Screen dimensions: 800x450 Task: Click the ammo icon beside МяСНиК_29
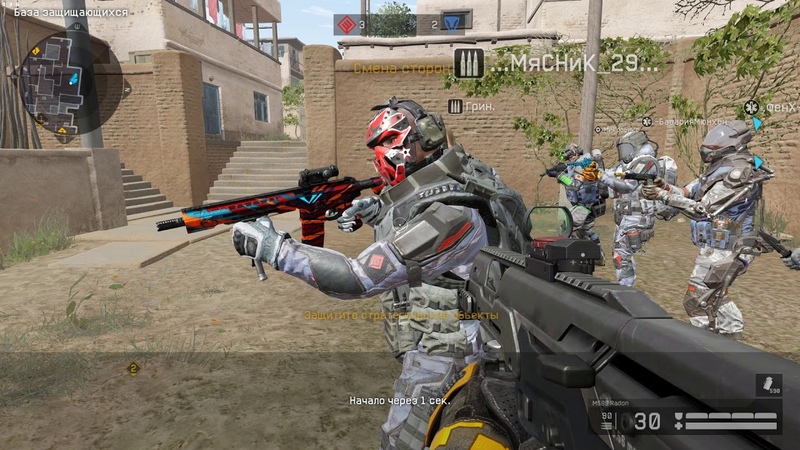pos(465,64)
